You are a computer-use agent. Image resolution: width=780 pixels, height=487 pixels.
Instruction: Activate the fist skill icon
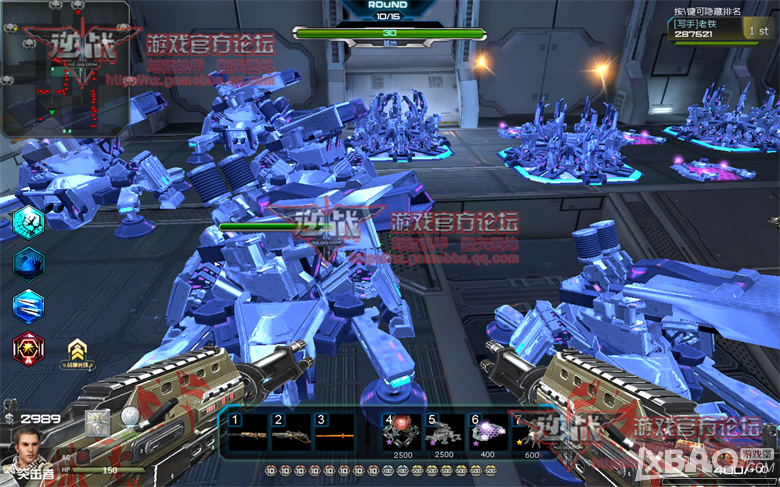point(27,221)
